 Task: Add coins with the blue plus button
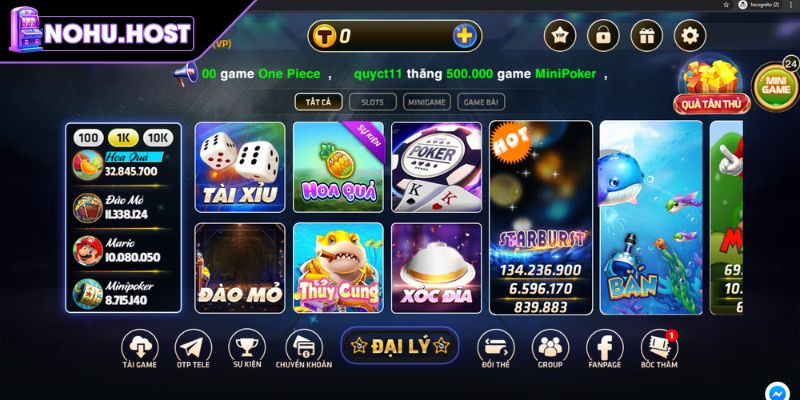464,37
